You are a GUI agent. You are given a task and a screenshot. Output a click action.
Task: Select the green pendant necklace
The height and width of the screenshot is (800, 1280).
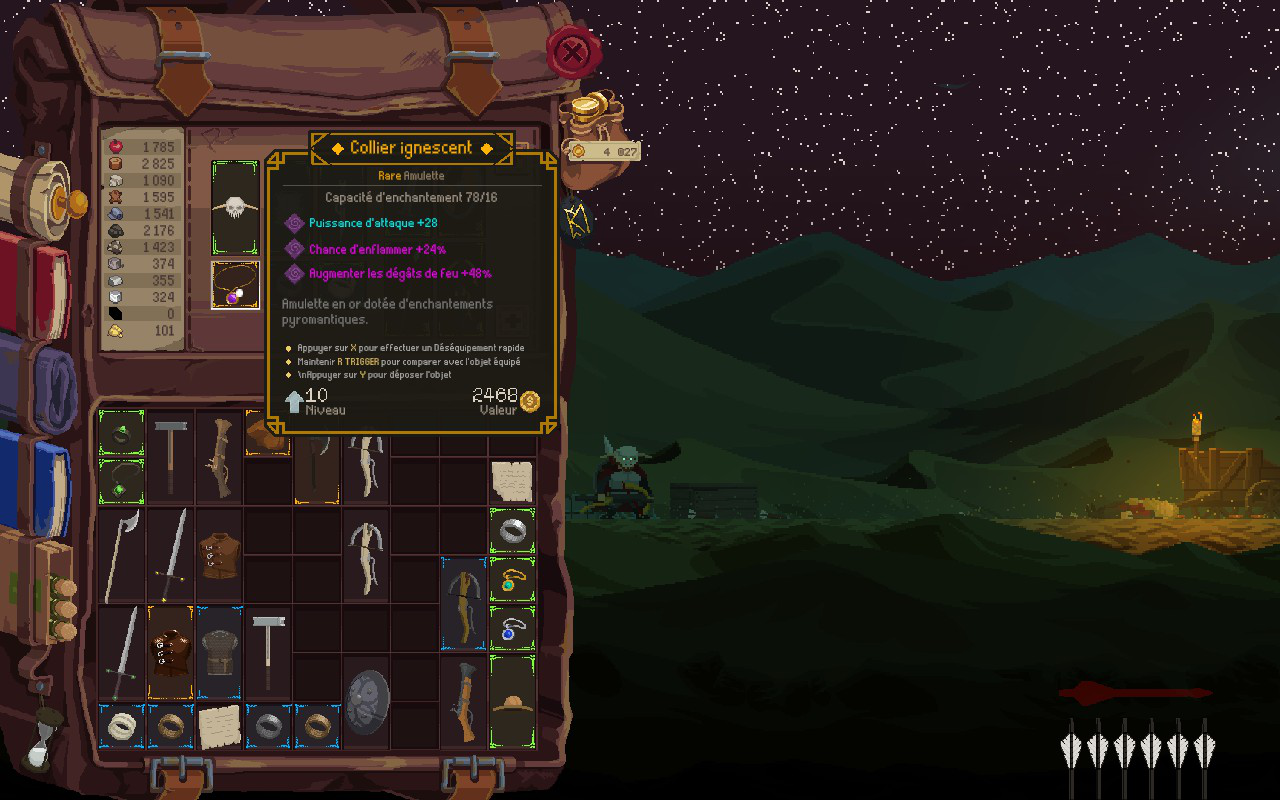(122, 481)
